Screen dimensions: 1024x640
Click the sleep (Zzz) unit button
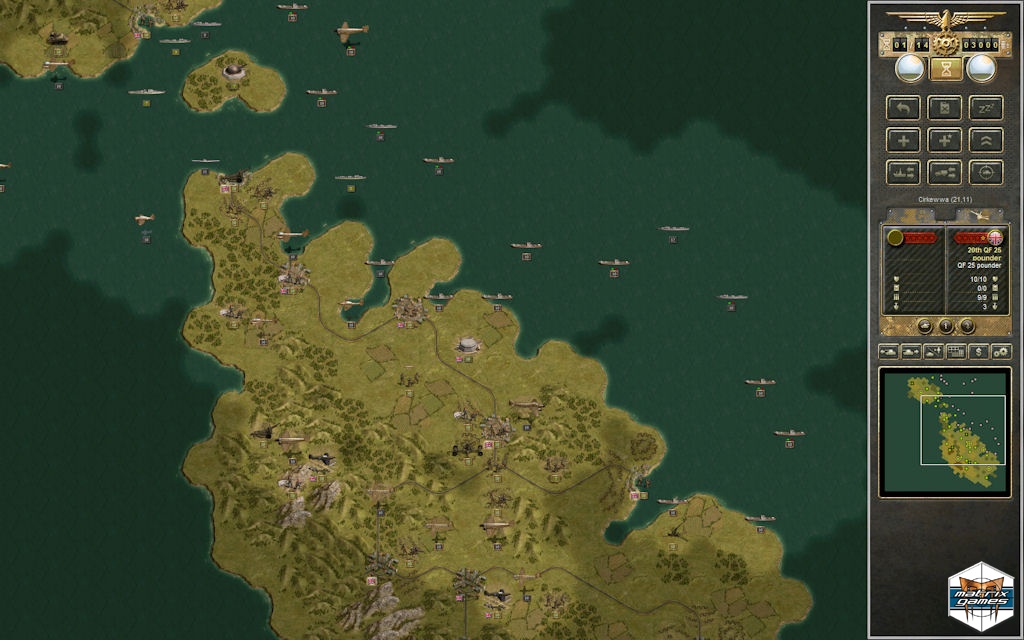tap(986, 107)
